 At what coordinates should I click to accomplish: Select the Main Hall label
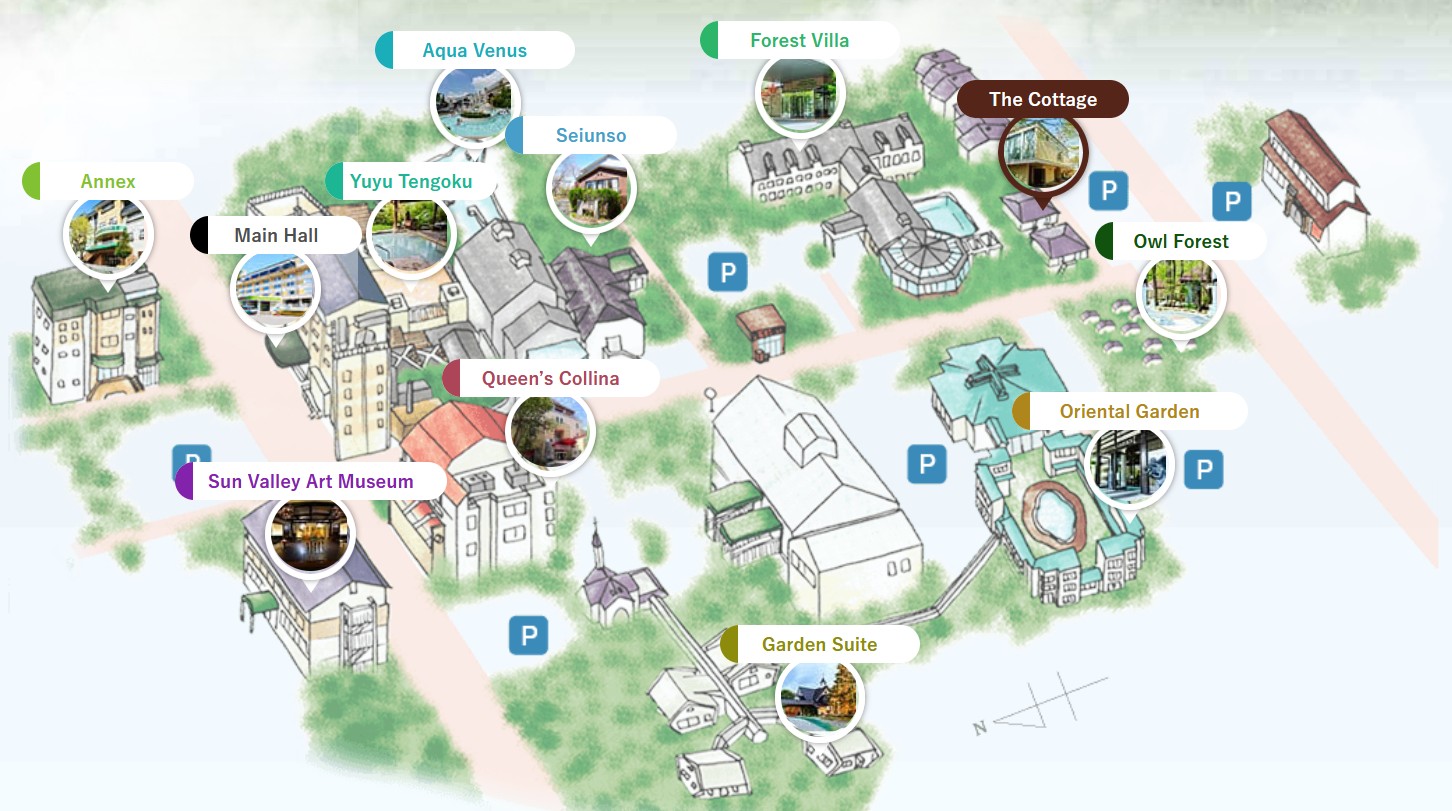tap(276, 235)
